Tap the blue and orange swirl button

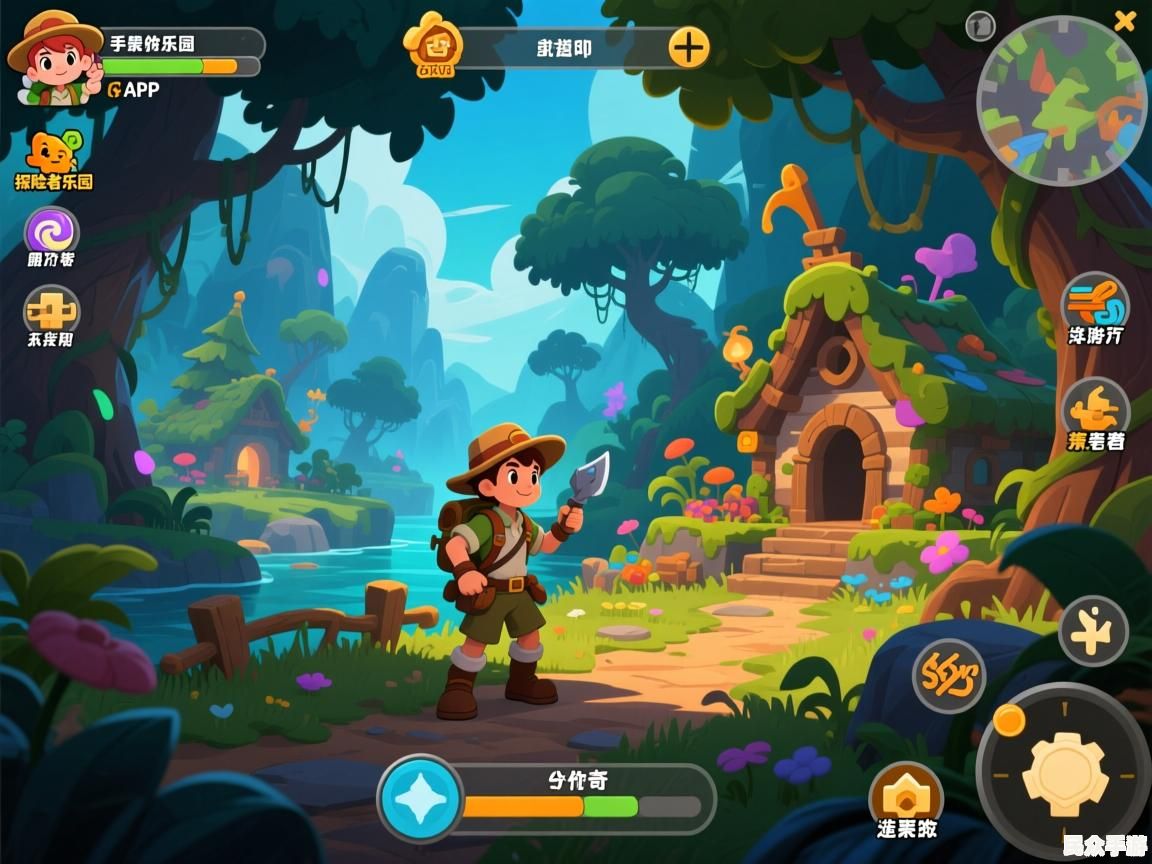pyautogui.click(x=1095, y=302)
